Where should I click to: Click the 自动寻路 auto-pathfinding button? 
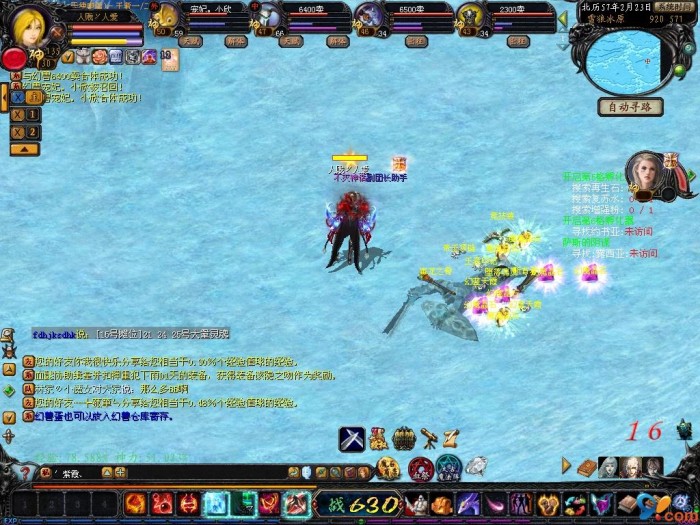coord(631,107)
